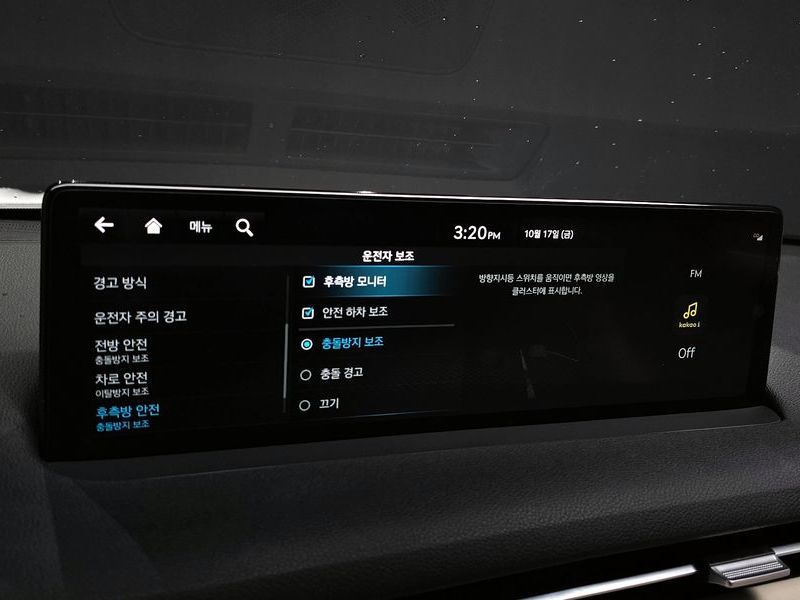Tap the back arrow button
This screenshot has width=800, height=600.
[x=104, y=226]
